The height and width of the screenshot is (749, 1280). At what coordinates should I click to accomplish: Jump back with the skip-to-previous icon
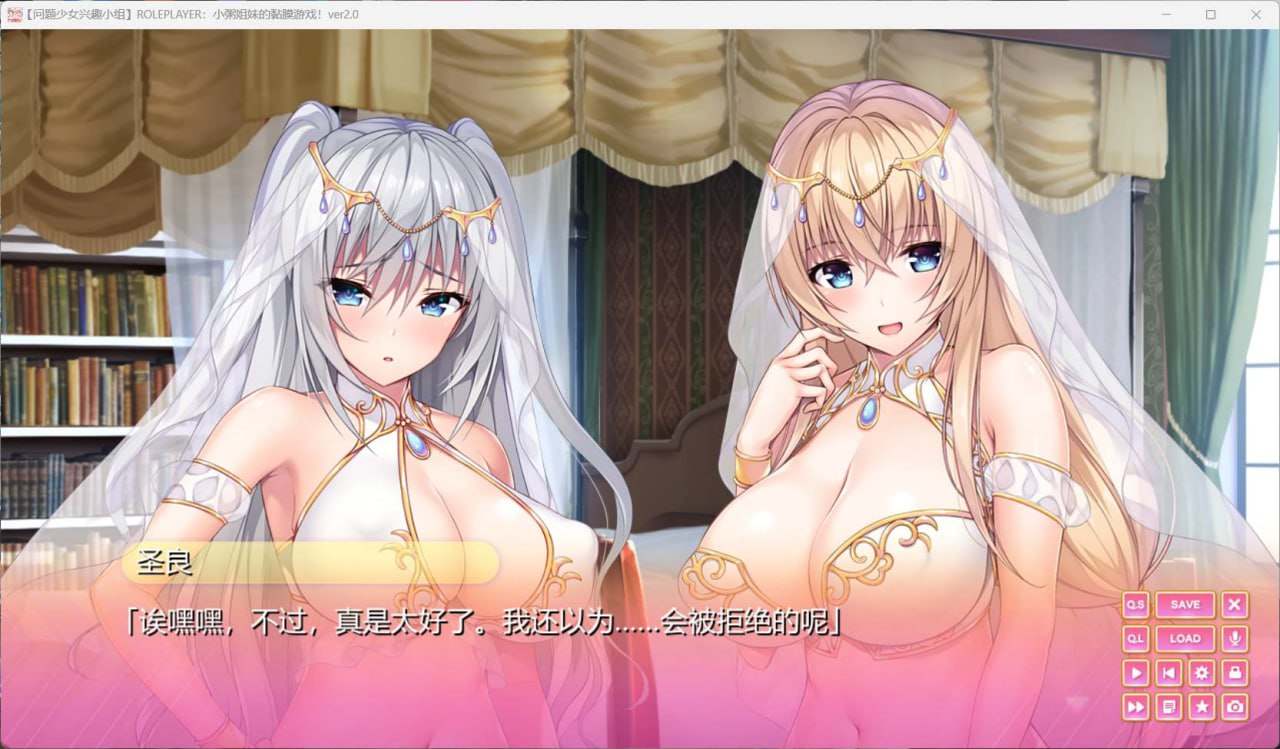coord(1168,672)
